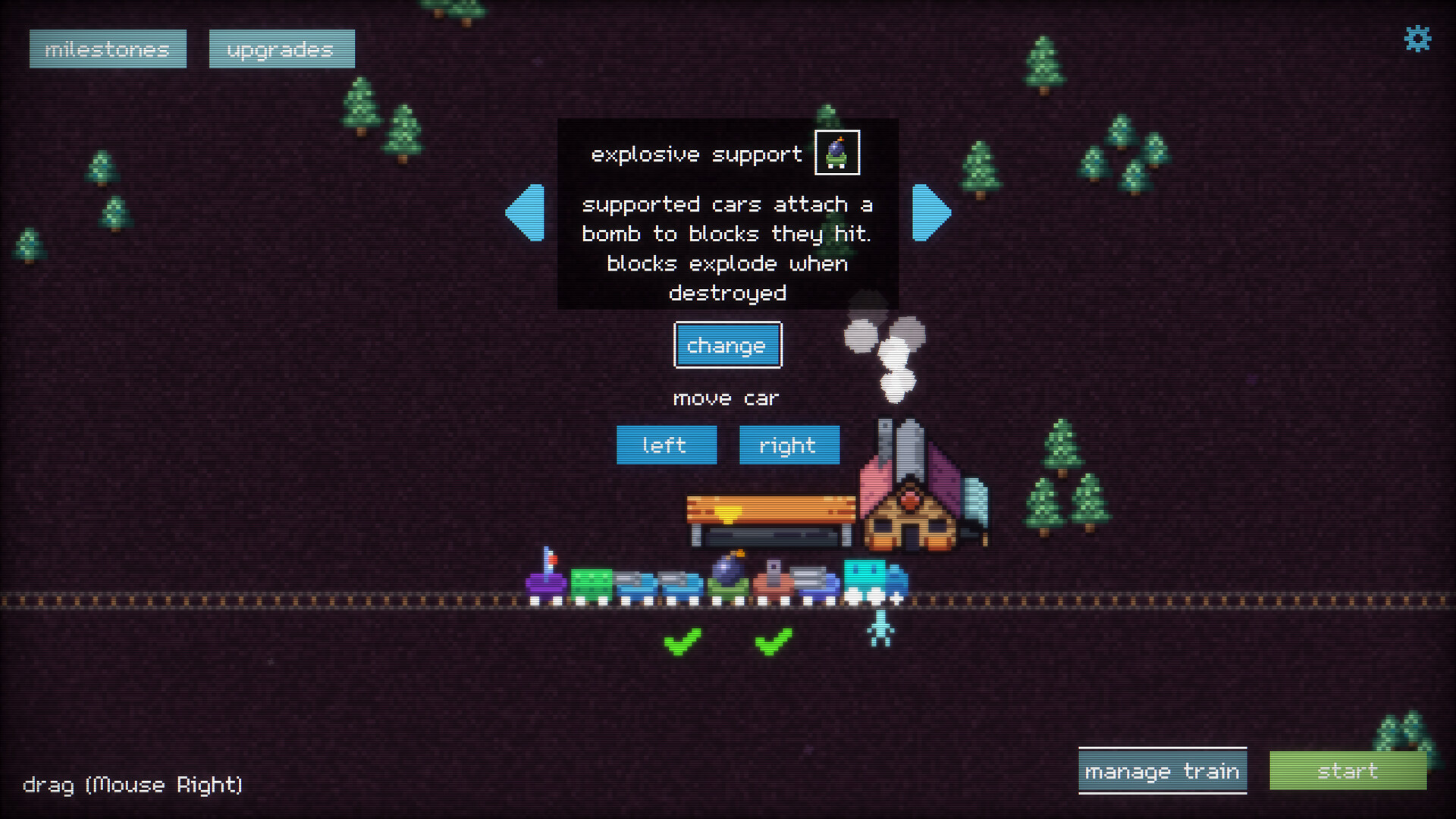Click the flag marker on the locomotive
This screenshot has width=1456, height=819.
point(551,559)
